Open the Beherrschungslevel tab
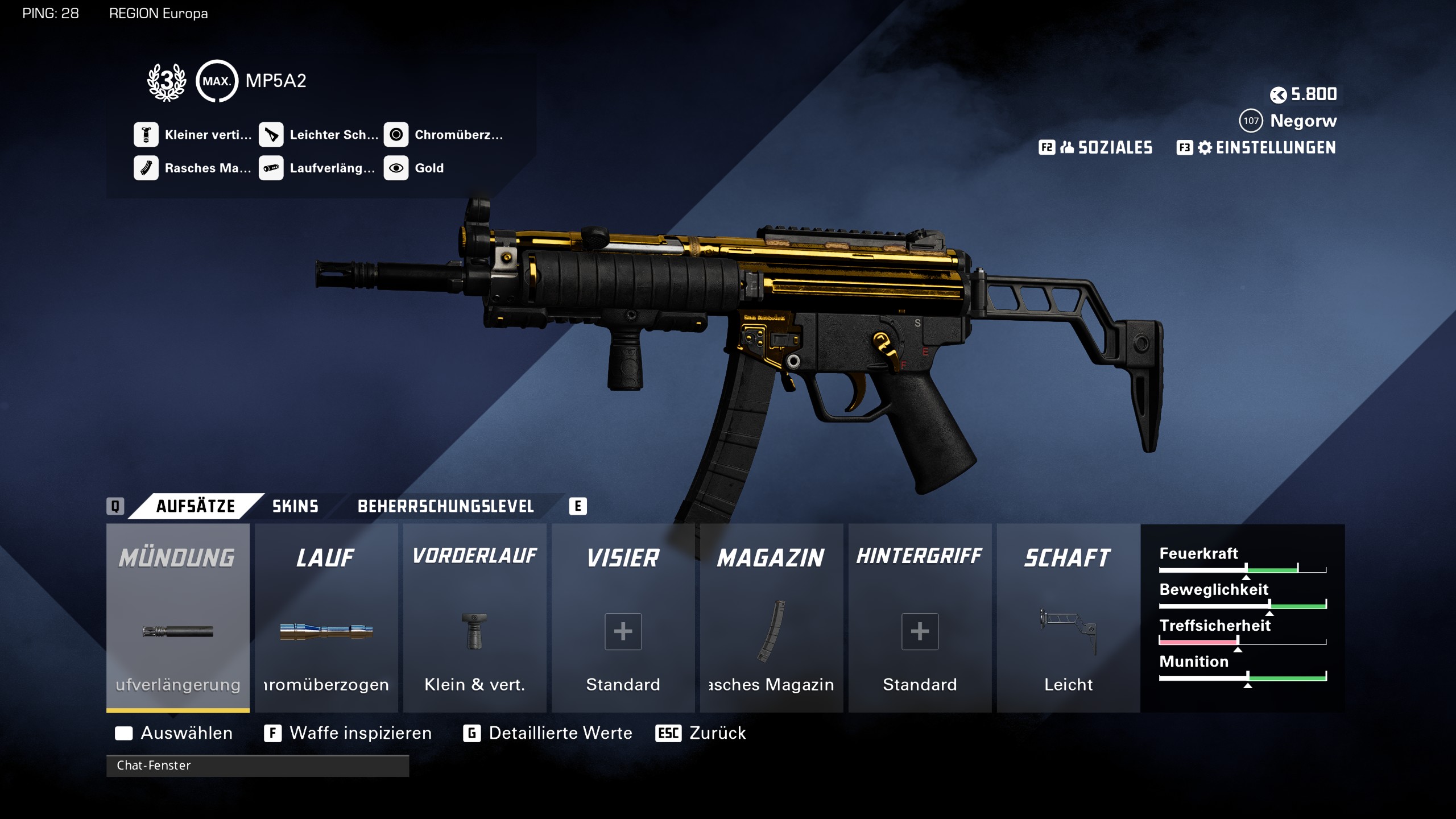The image size is (1456, 819). coord(445,506)
